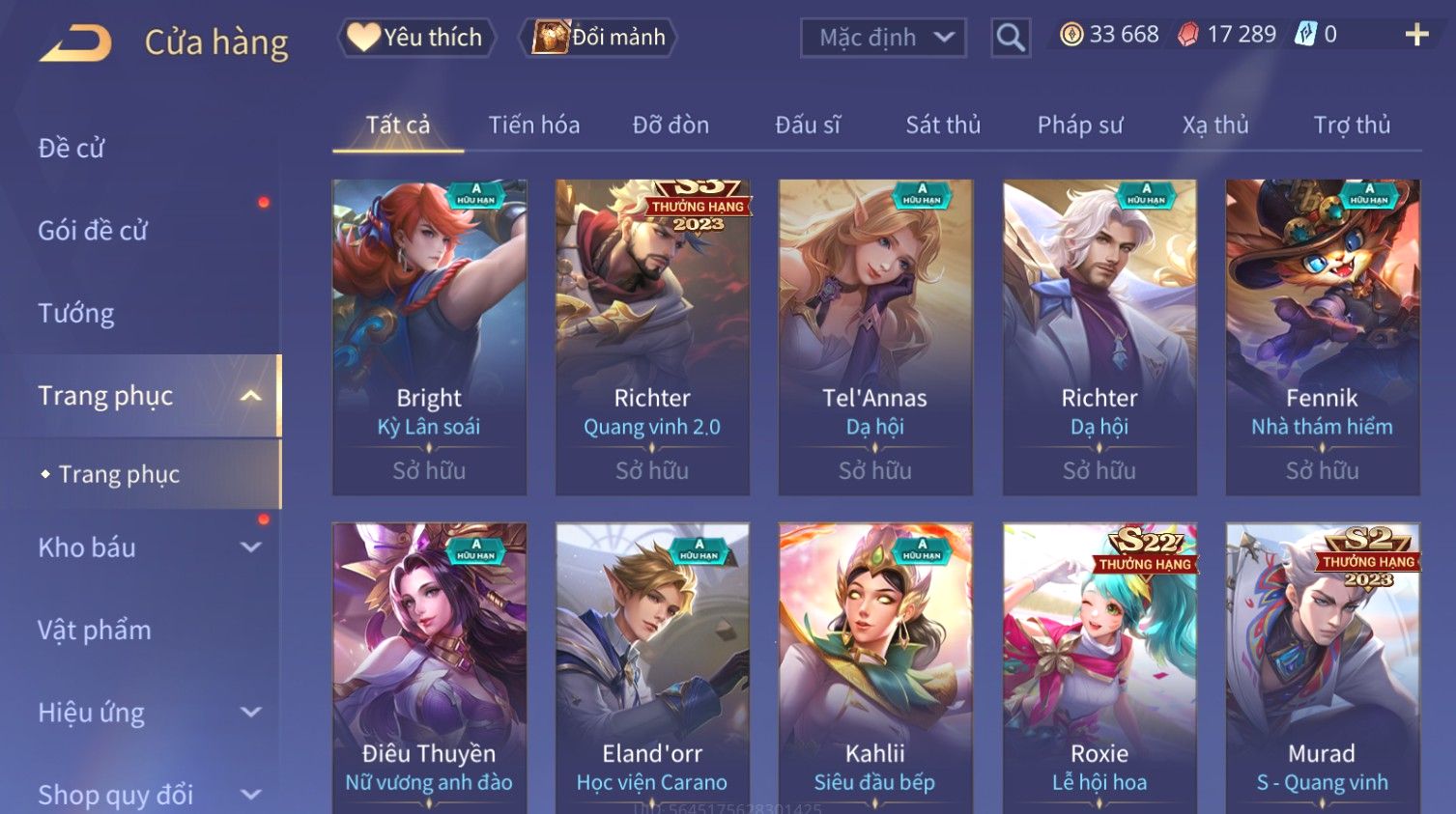Open the Yêu thích favorites list
Image resolution: width=1456 pixels, height=814 pixels.
416,38
